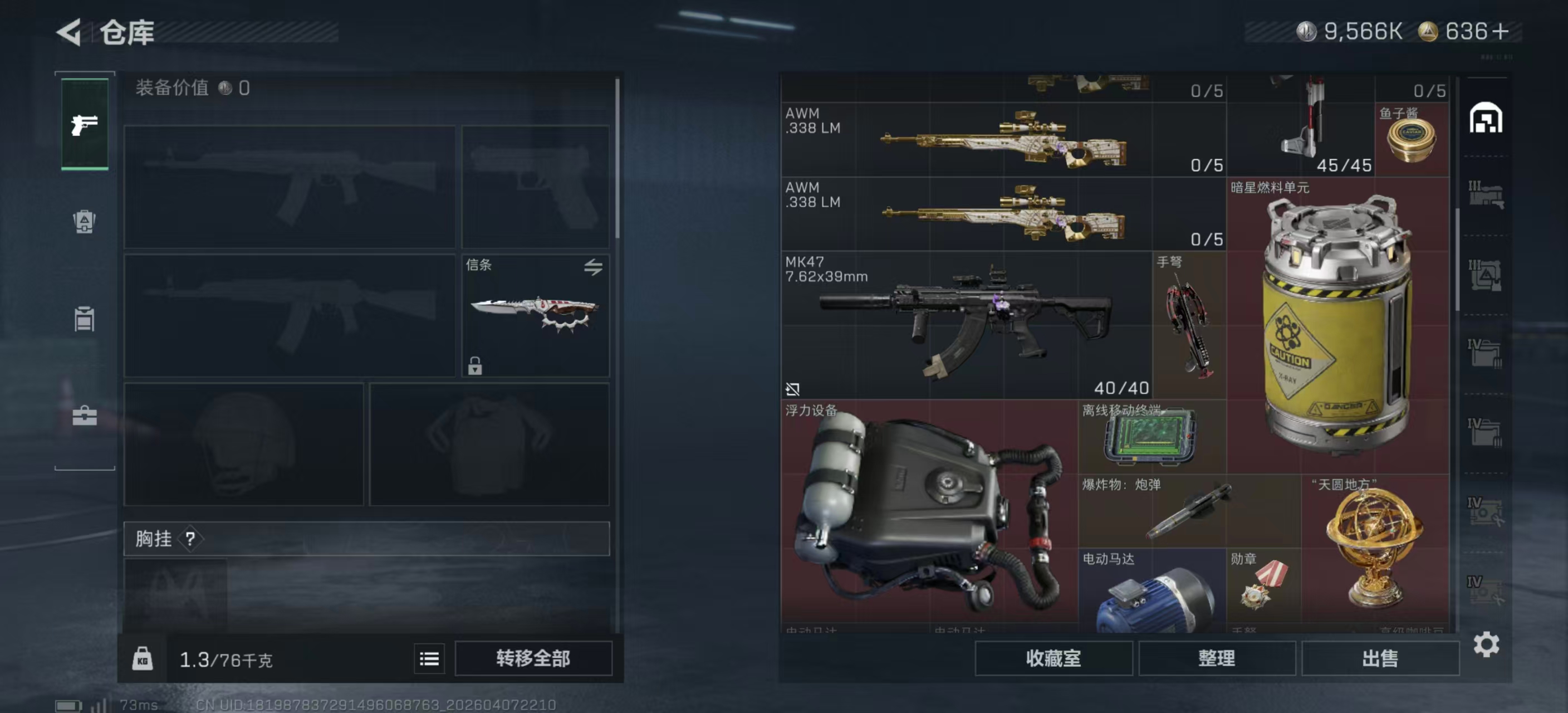Toggle the list view icon beside weight
The height and width of the screenshot is (713, 1568).
429,658
